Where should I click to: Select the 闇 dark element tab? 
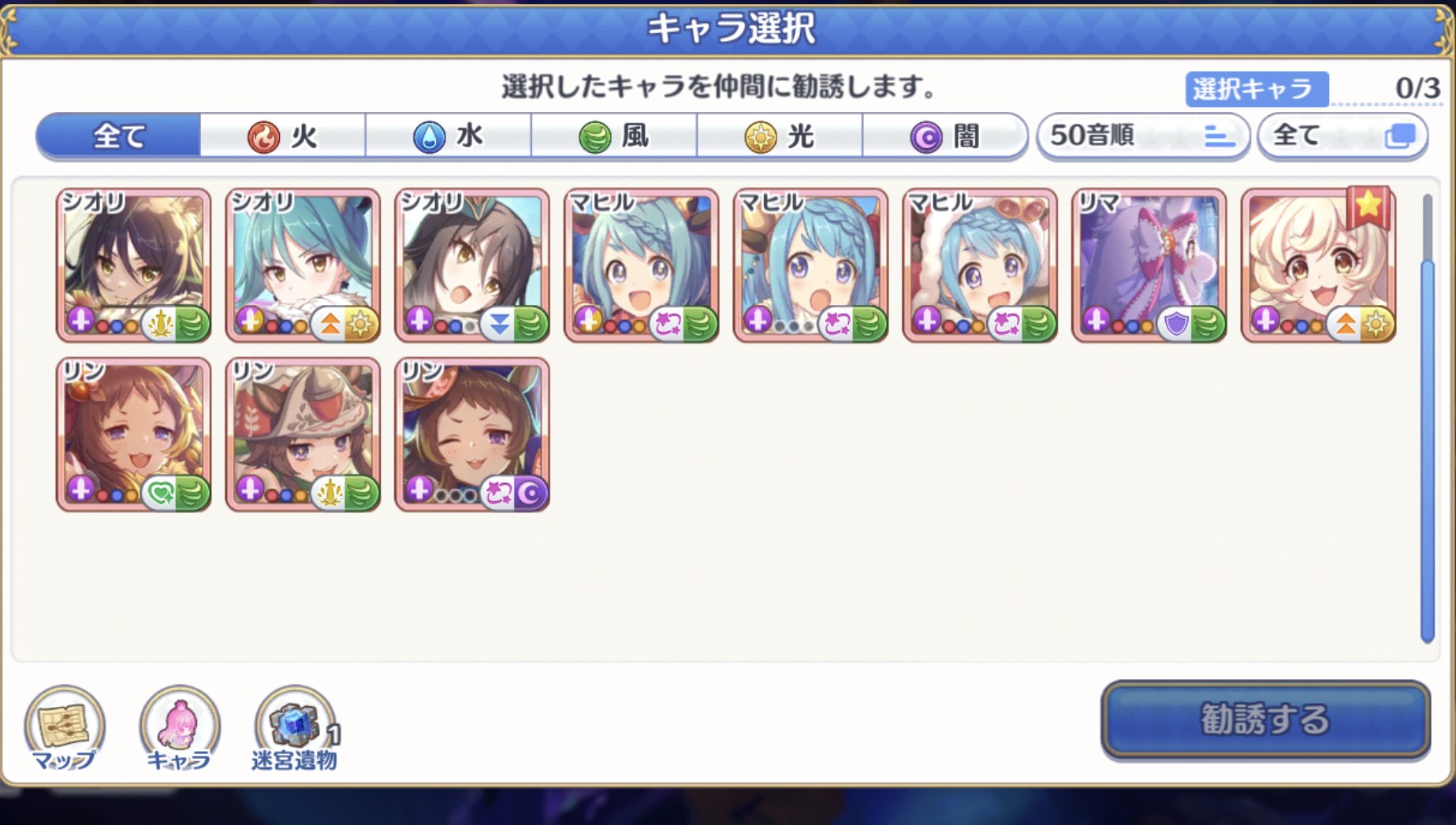tap(944, 136)
